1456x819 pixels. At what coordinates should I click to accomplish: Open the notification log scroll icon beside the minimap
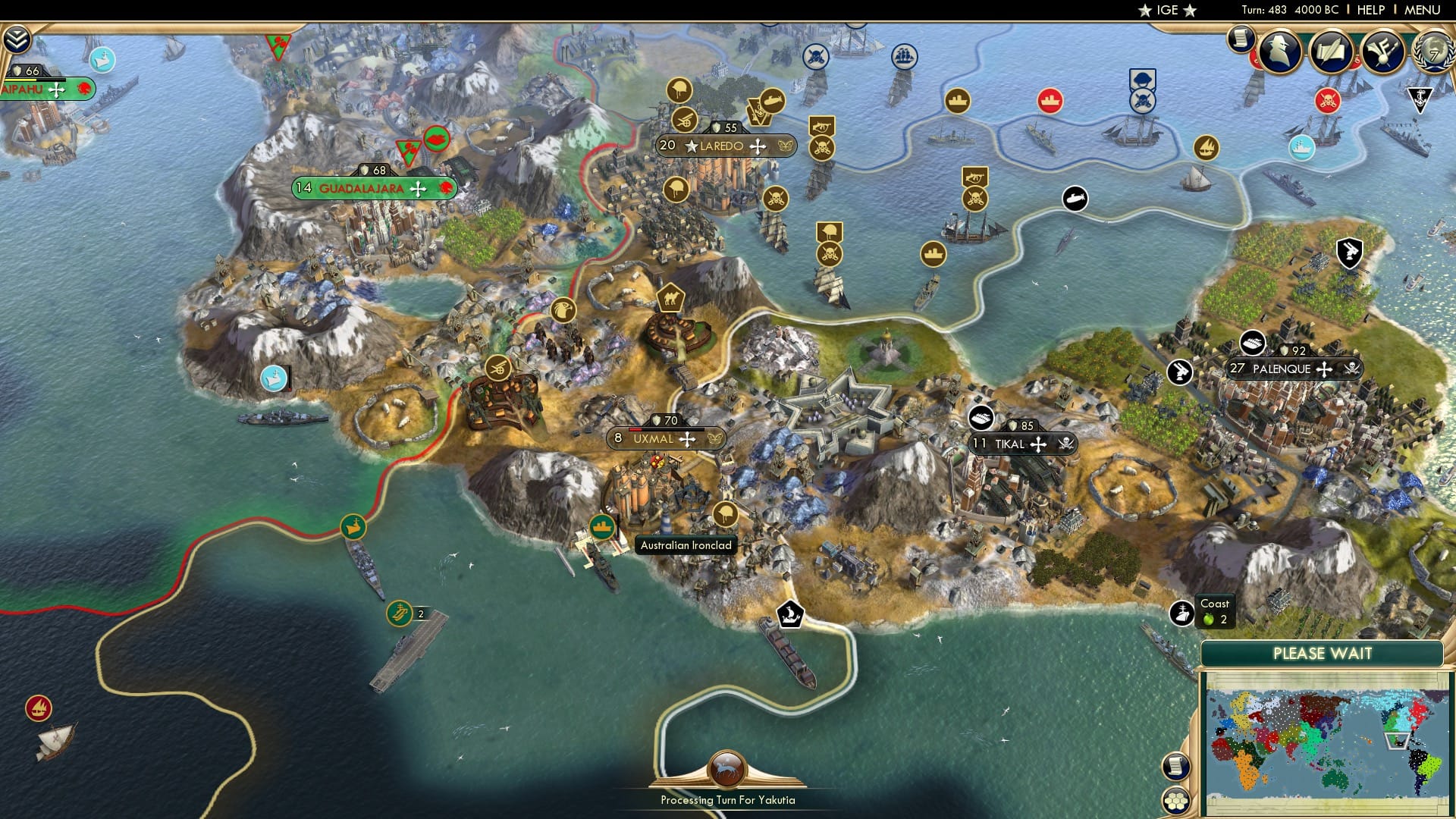[1175, 767]
